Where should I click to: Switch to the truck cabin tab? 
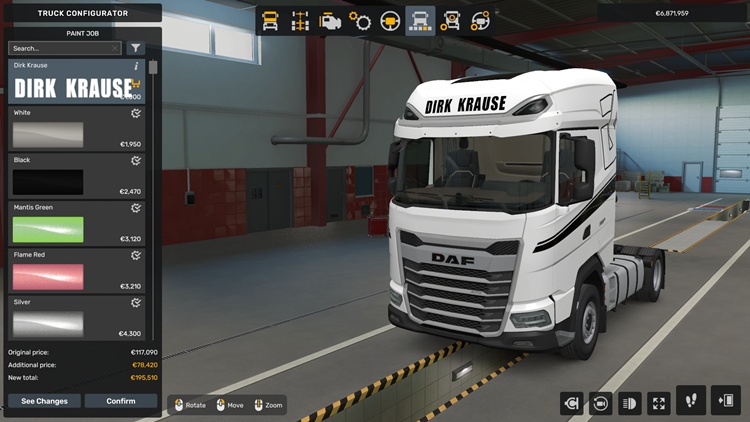[270, 20]
